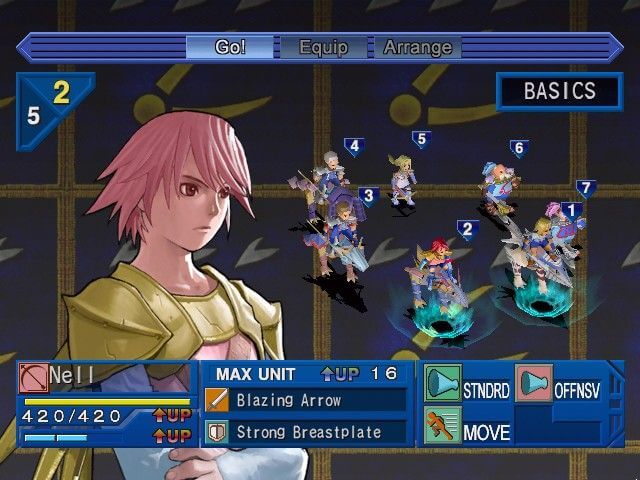Select the STNDRD formation icon
The height and width of the screenshot is (480, 640).
[x=442, y=384]
